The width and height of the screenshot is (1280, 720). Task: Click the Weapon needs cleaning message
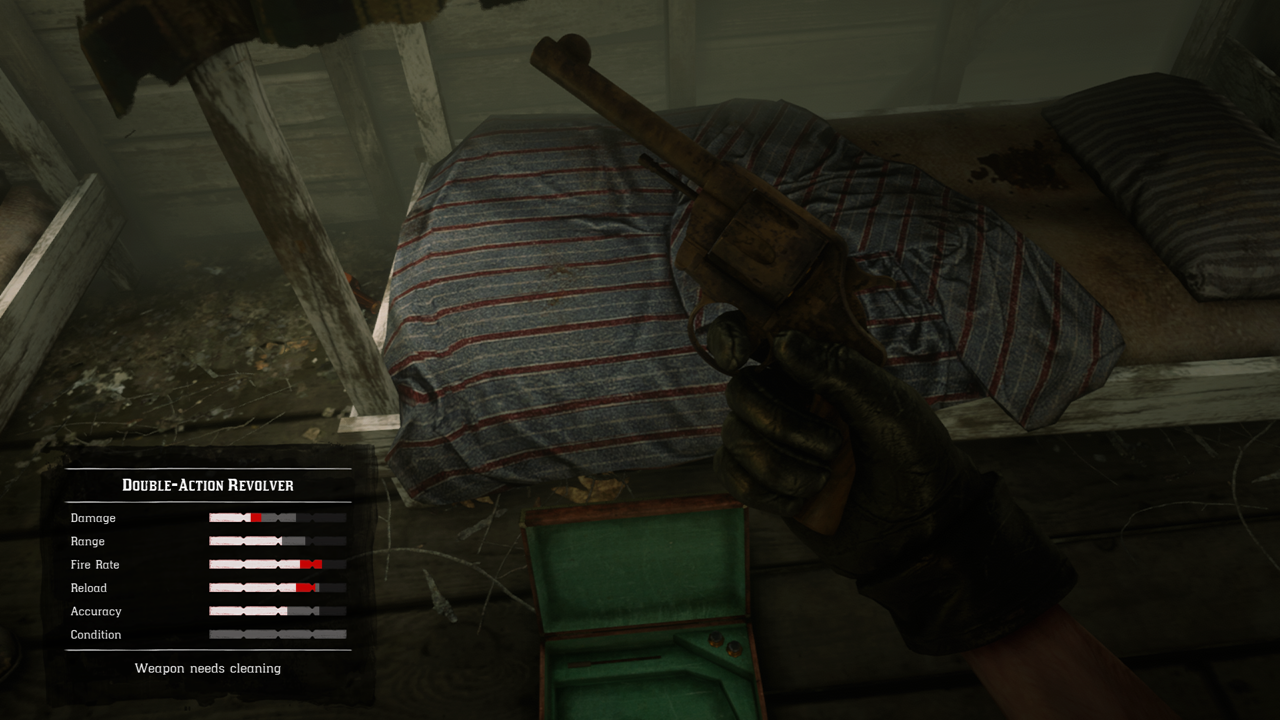click(x=207, y=668)
